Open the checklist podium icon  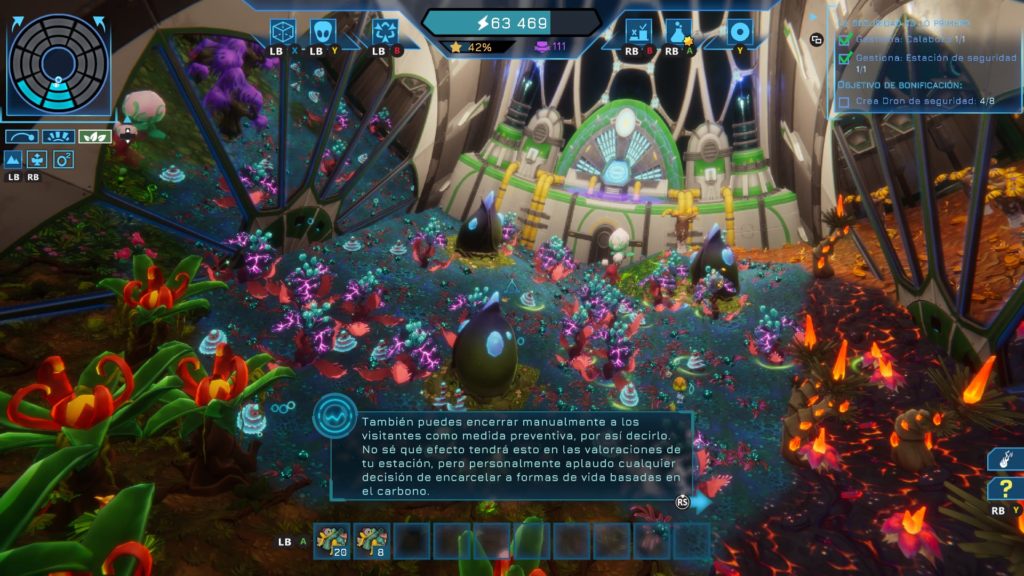[637, 31]
